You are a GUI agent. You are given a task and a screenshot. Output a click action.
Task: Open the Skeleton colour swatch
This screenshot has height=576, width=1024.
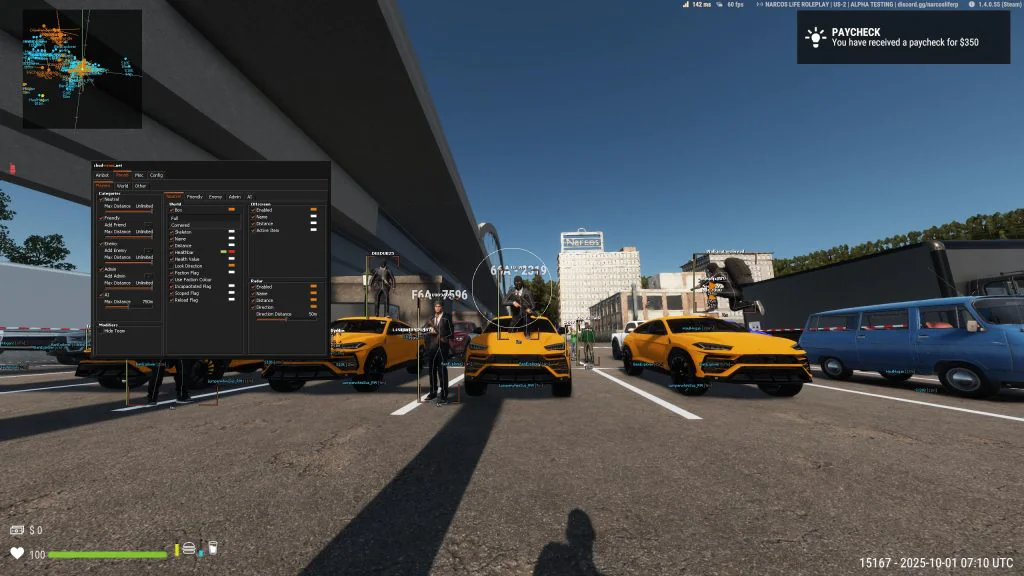tap(232, 232)
